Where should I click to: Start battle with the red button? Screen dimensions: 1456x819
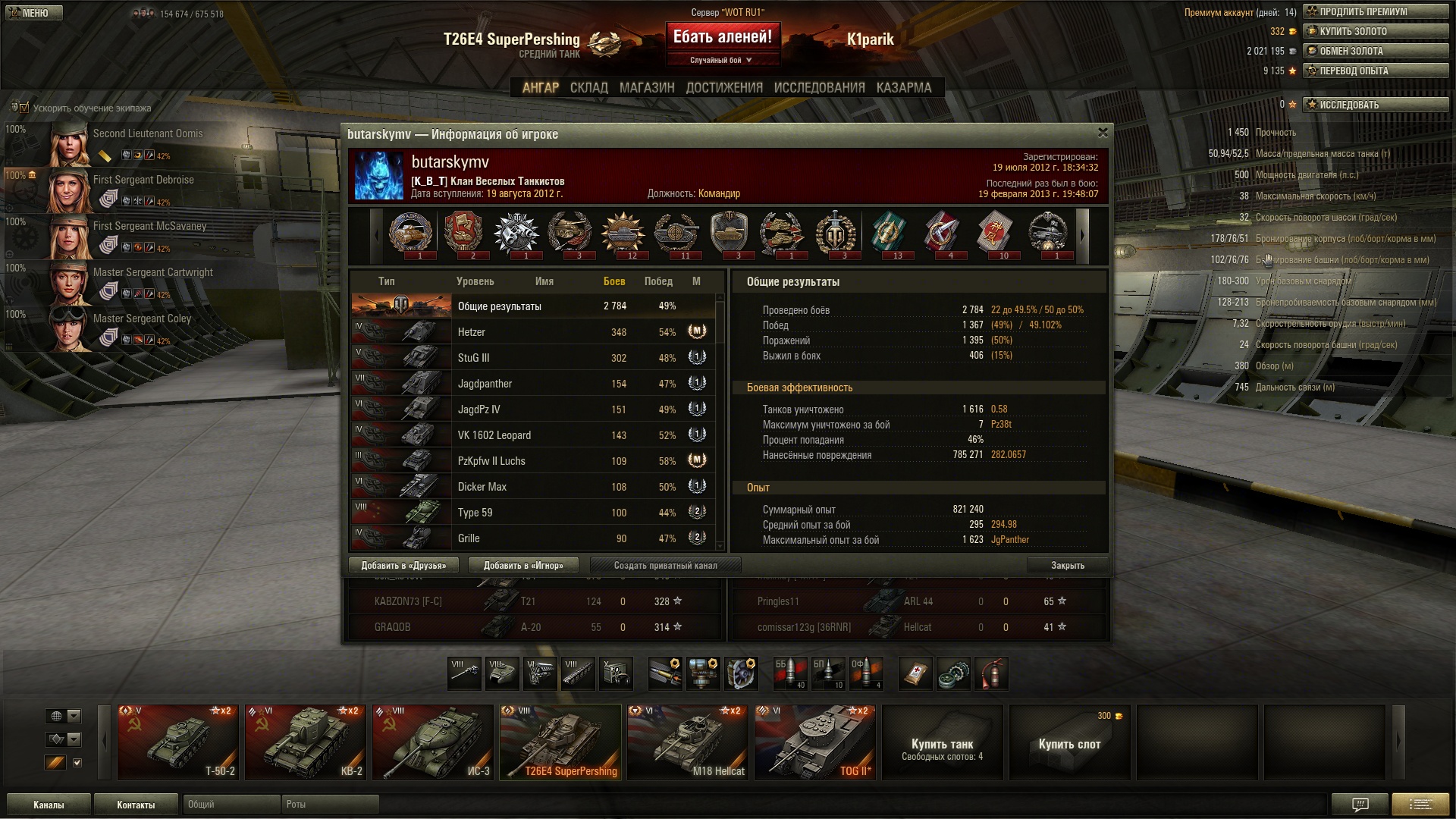[722, 37]
